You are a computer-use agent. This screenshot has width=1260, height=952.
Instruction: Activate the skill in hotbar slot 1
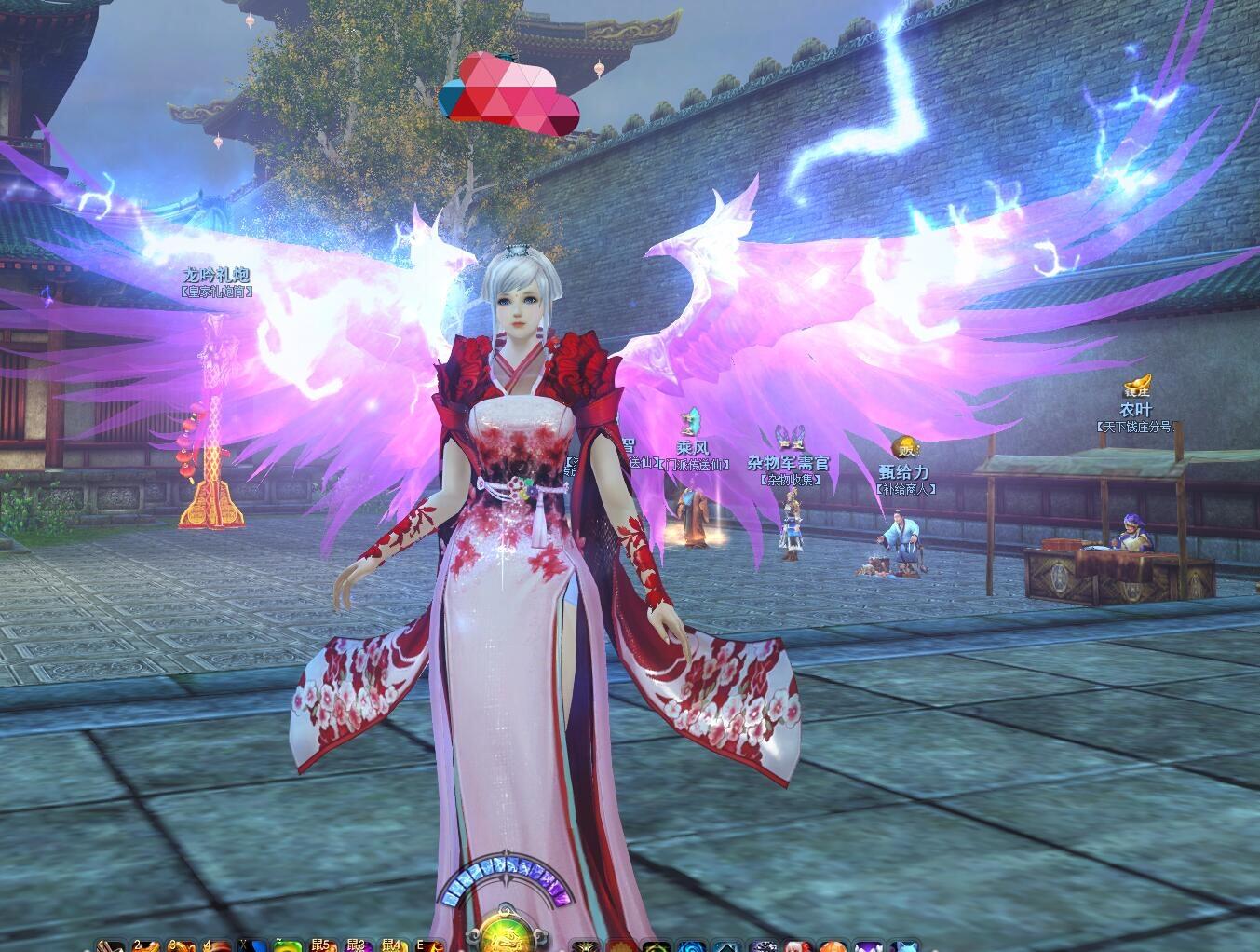point(111,945)
